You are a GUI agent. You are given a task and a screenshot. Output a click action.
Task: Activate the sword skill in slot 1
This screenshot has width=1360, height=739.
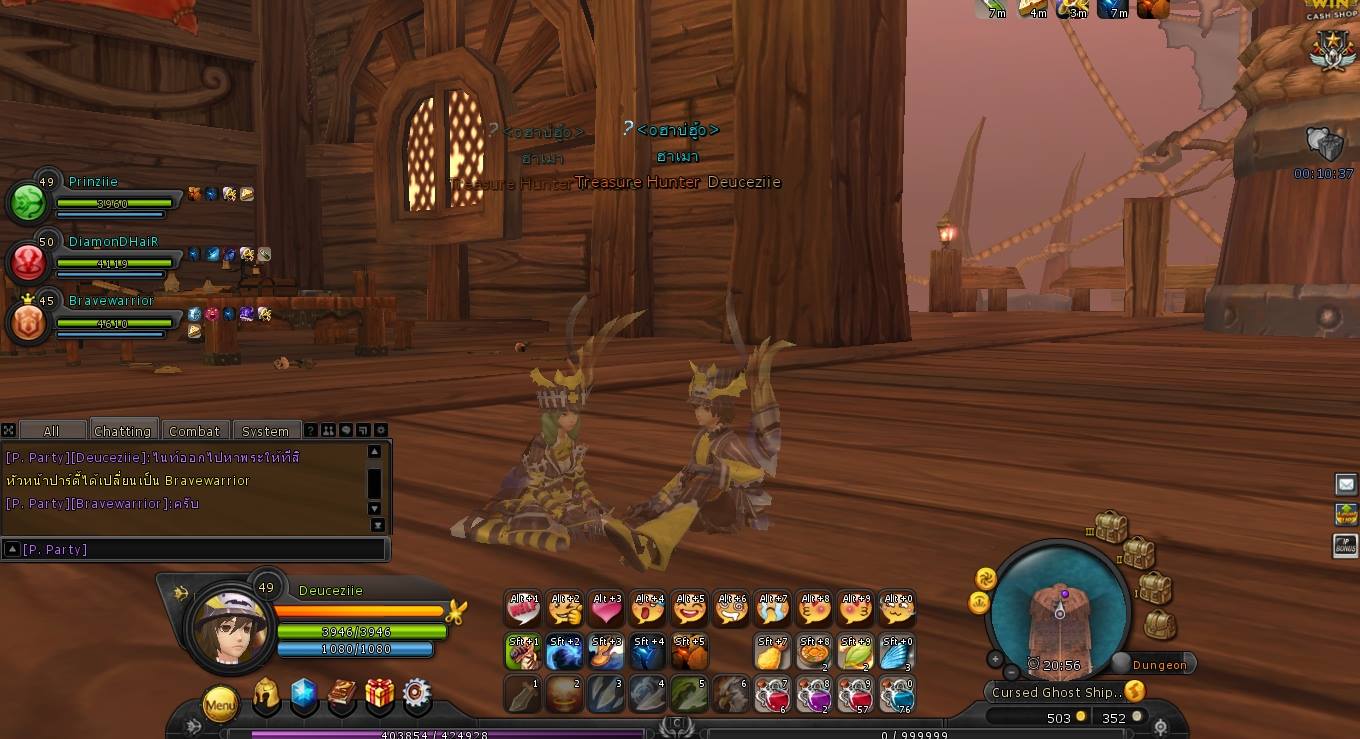point(522,694)
